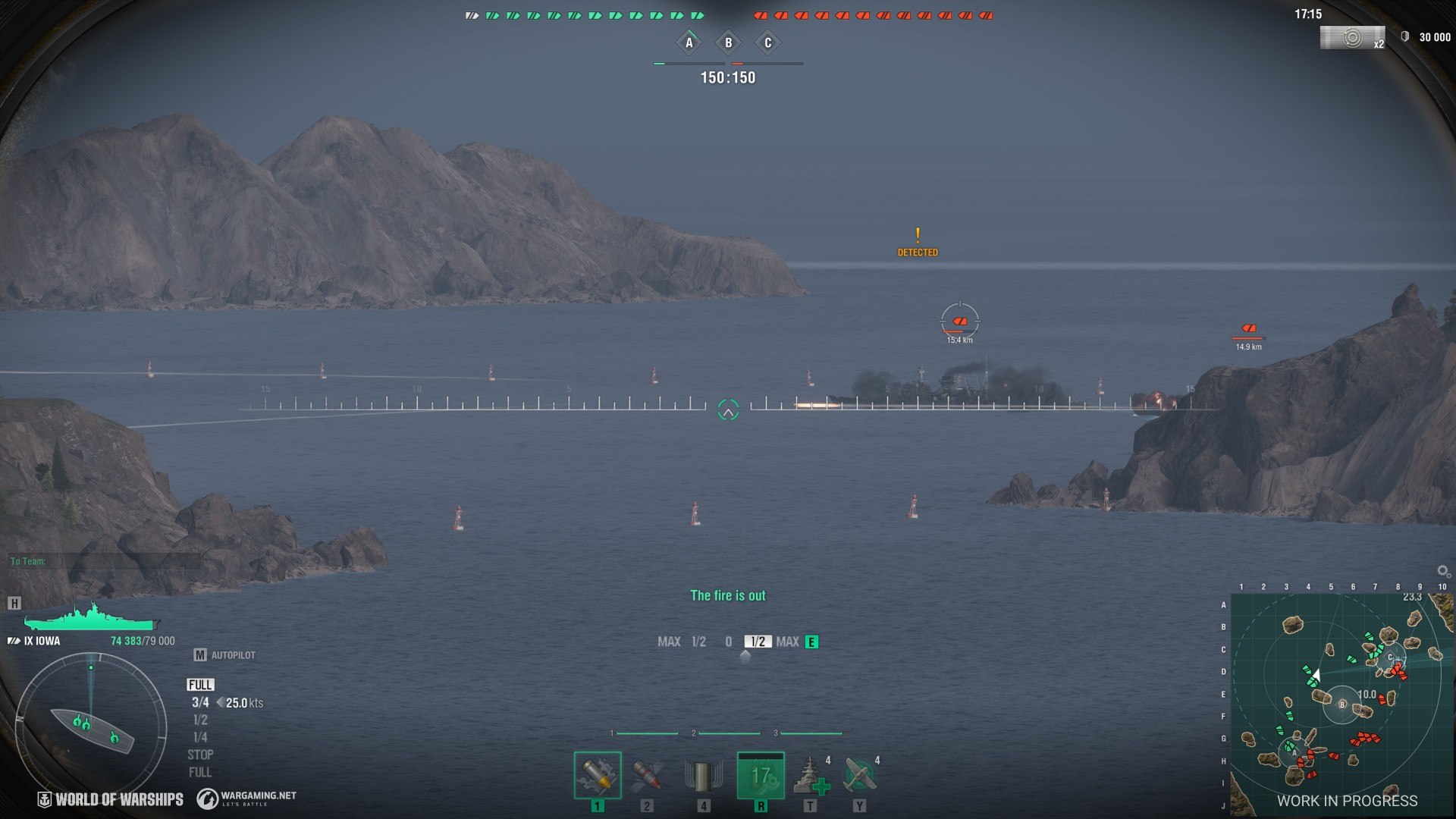This screenshot has width=1456, height=819.
Task: Activate the Damage Control Party consumable
Action: pos(761,775)
